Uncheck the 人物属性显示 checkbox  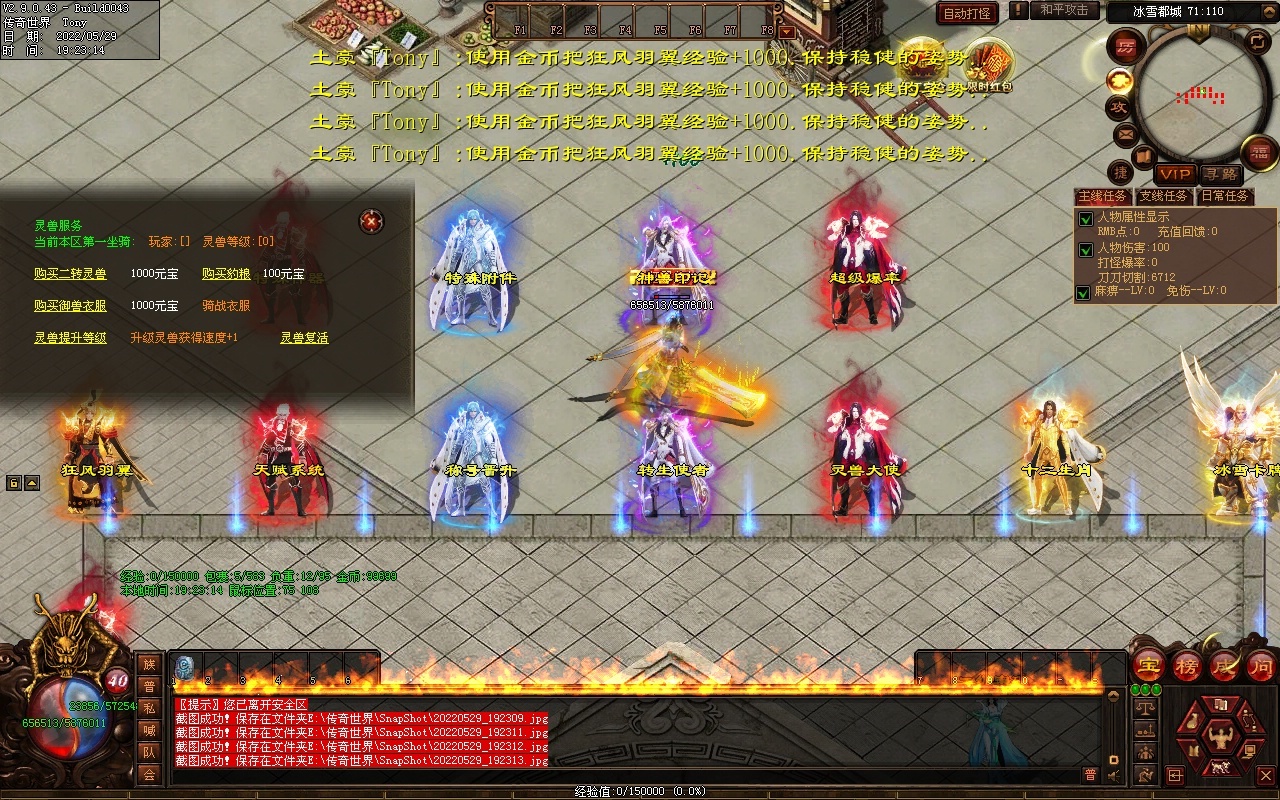[x=1084, y=219]
